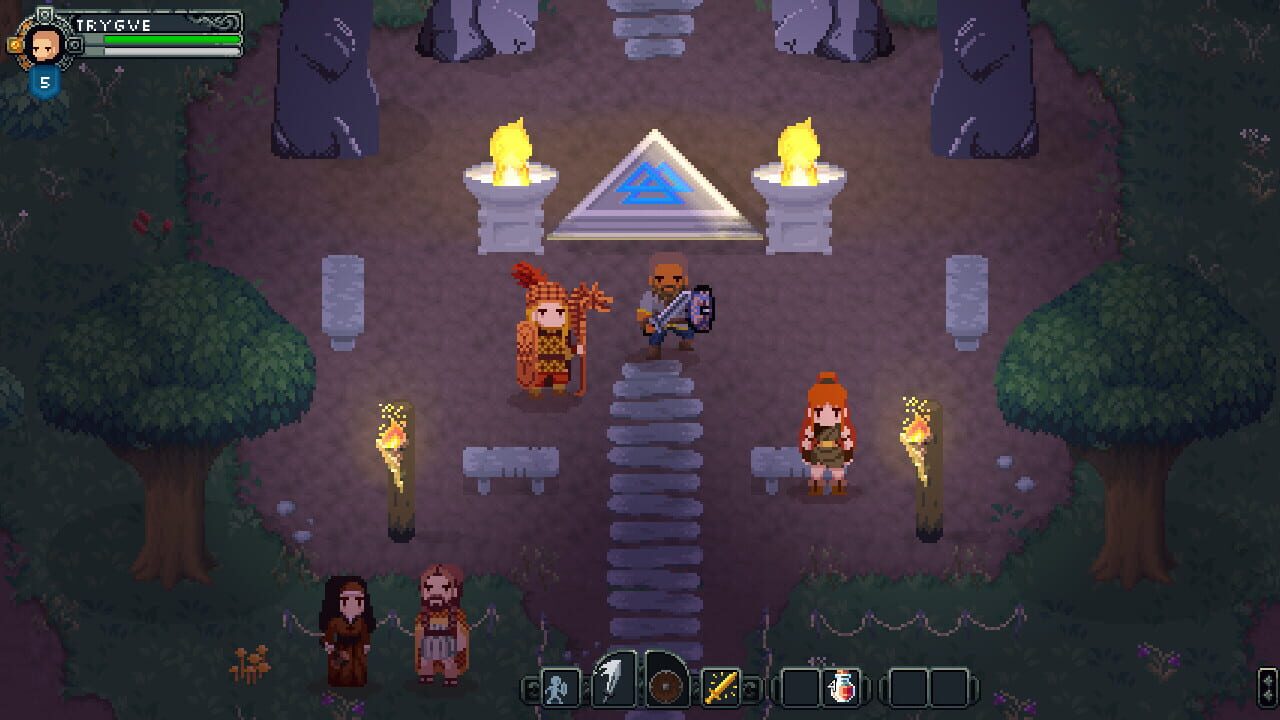This screenshot has width=1280, height=720.
Task: Click the gold coin icon beside the portrait
Action: [x=14, y=44]
